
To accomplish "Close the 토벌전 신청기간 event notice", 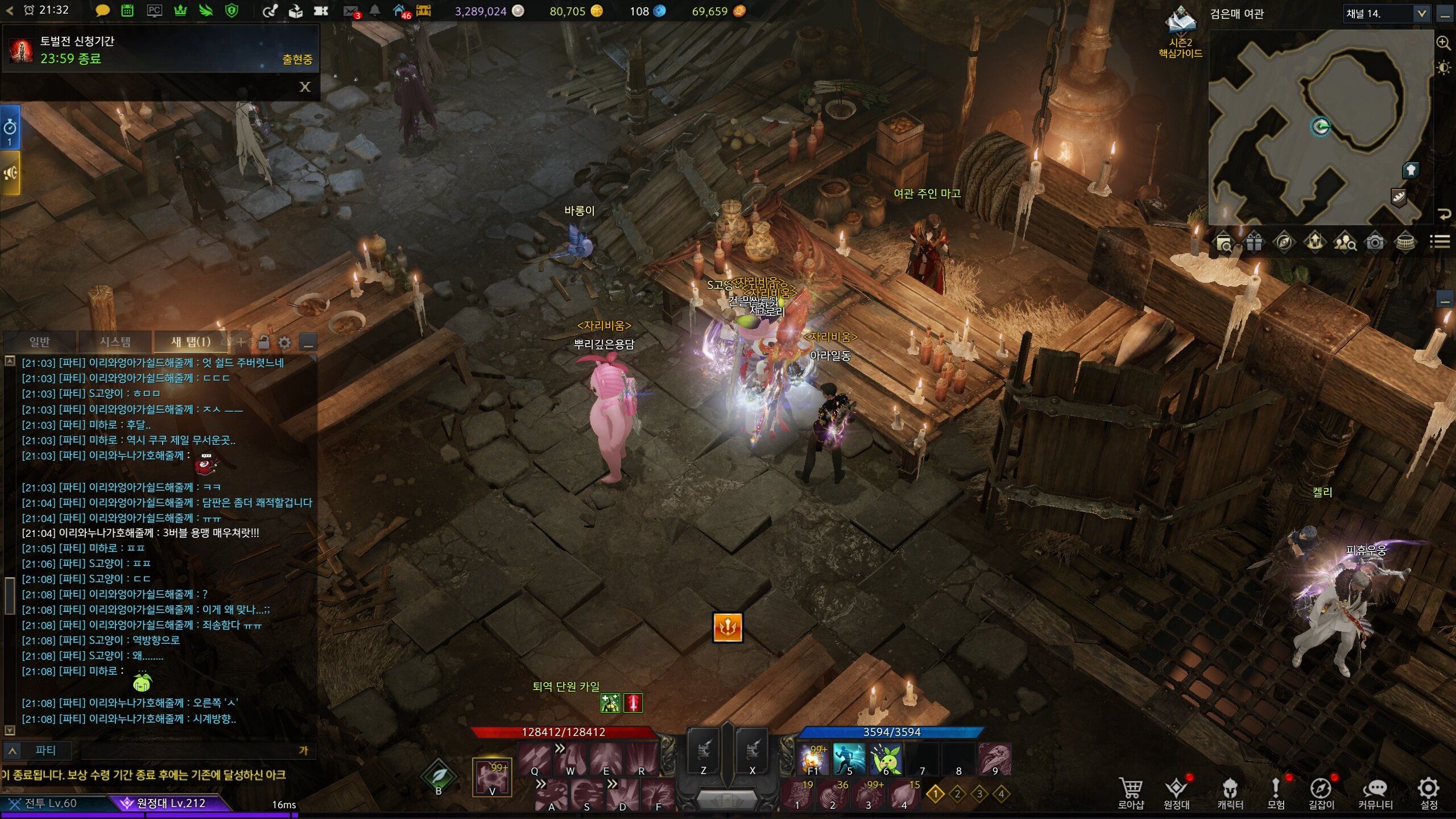I will coord(305,86).
